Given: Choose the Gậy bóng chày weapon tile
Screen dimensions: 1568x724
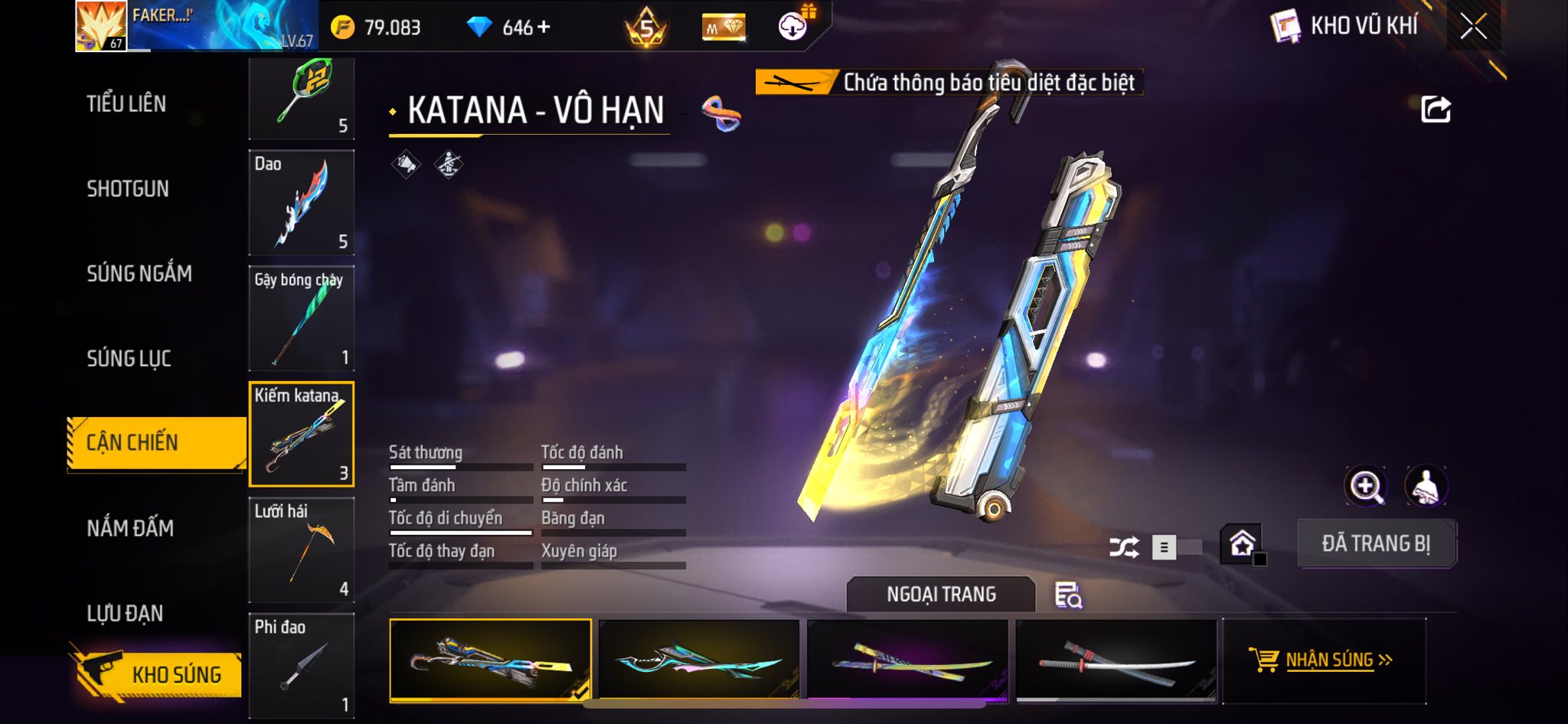Looking at the screenshot, I should tap(302, 318).
